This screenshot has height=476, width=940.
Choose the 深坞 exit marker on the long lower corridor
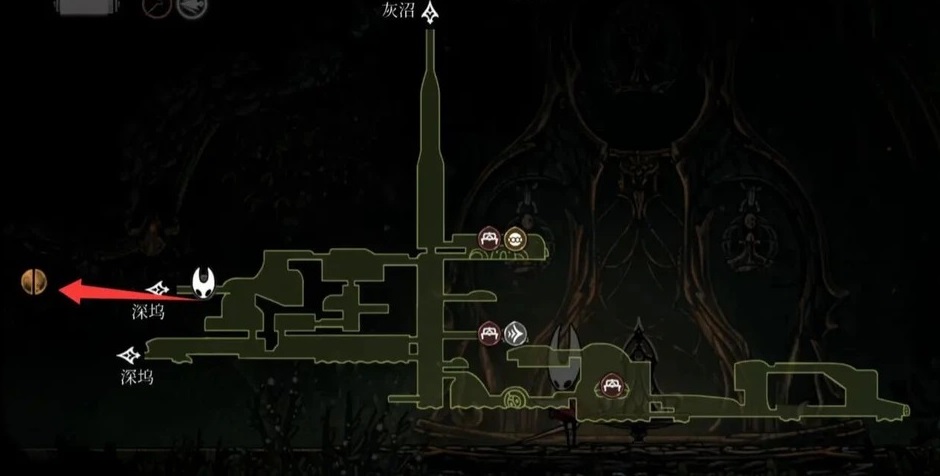[128, 355]
